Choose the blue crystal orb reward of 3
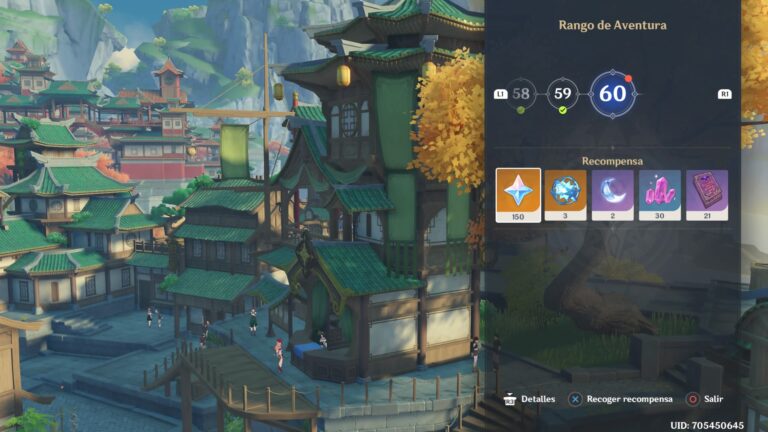The height and width of the screenshot is (432, 768). 565,194
